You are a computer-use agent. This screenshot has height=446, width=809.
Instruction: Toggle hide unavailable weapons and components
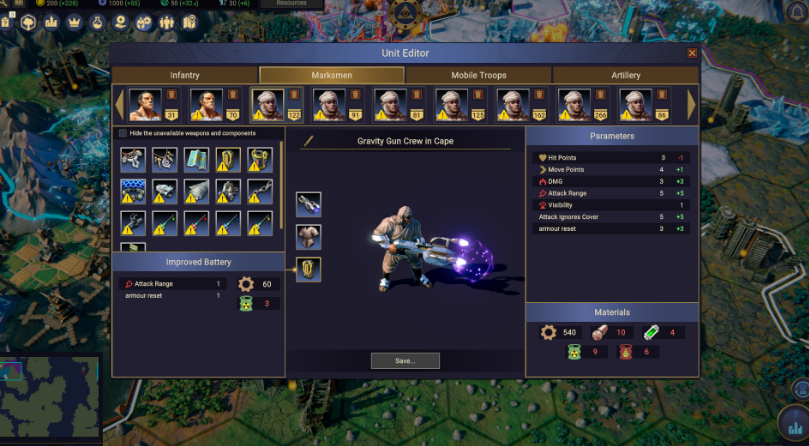point(123,133)
